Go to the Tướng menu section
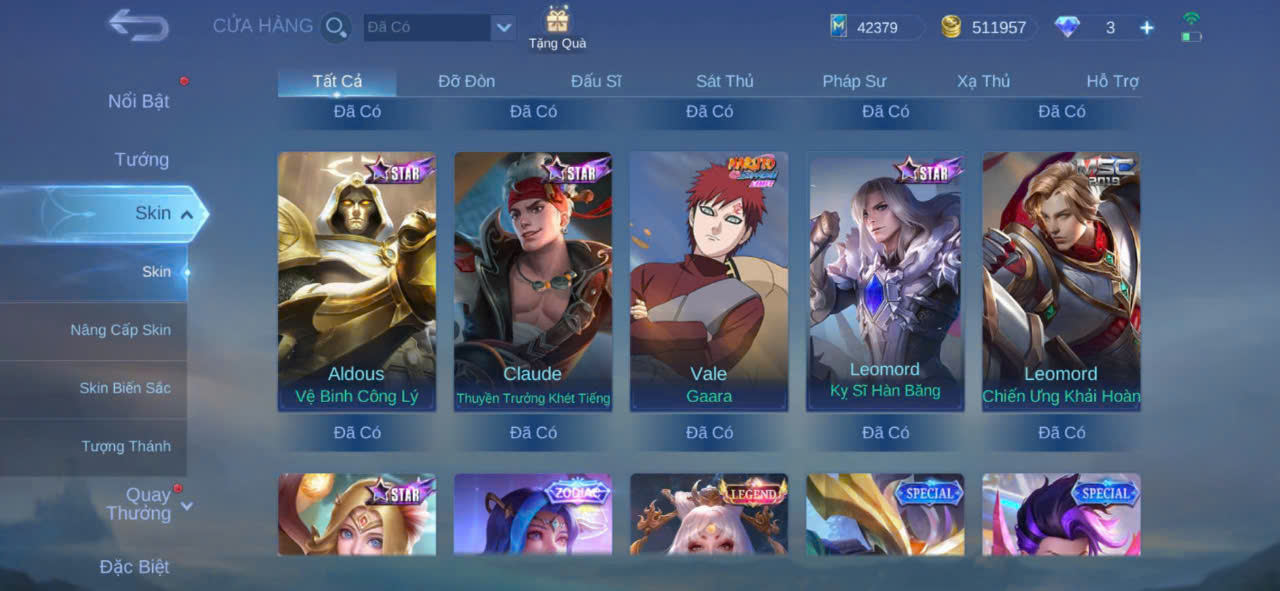This screenshot has width=1280, height=591. 141,159
